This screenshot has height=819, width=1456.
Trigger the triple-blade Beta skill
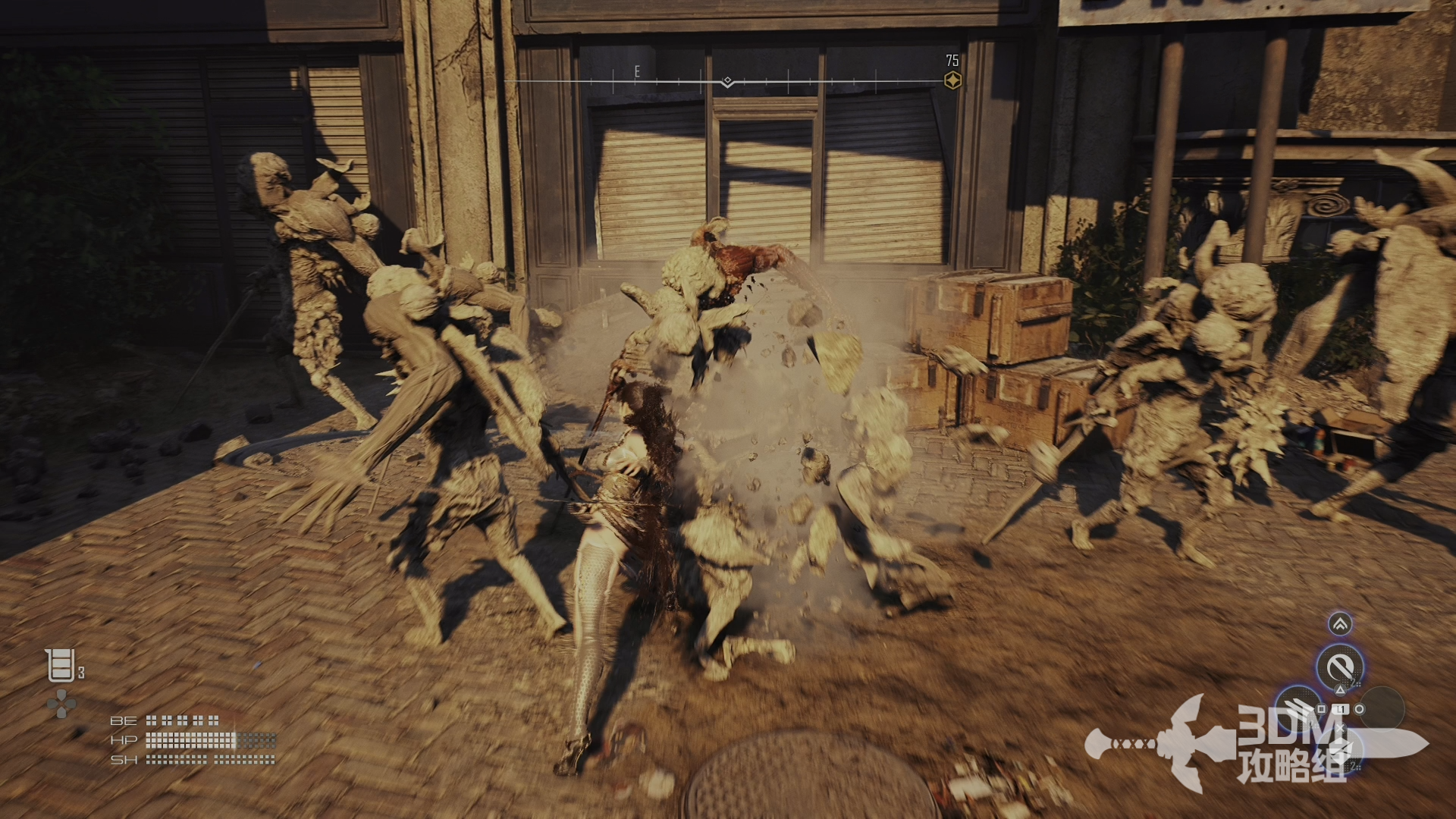[x=1298, y=709]
